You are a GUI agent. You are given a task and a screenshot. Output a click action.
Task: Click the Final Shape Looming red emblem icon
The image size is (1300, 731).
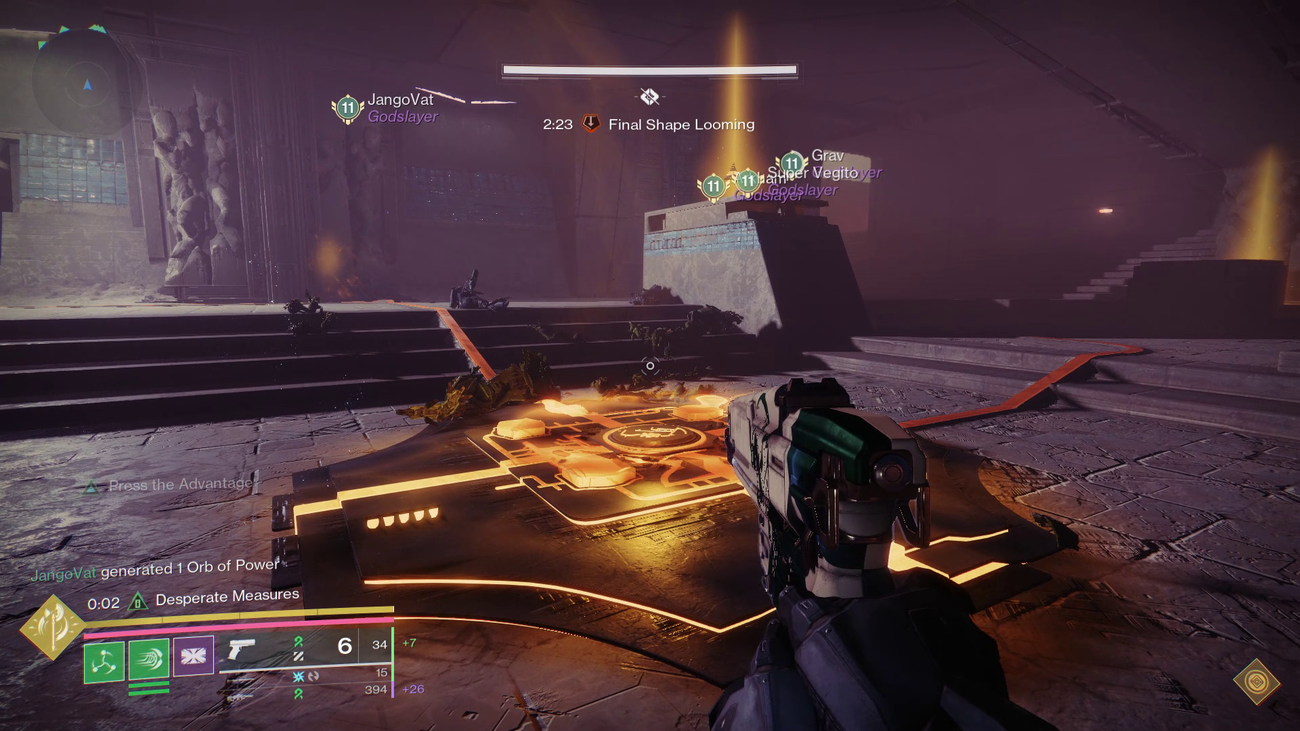tap(589, 124)
